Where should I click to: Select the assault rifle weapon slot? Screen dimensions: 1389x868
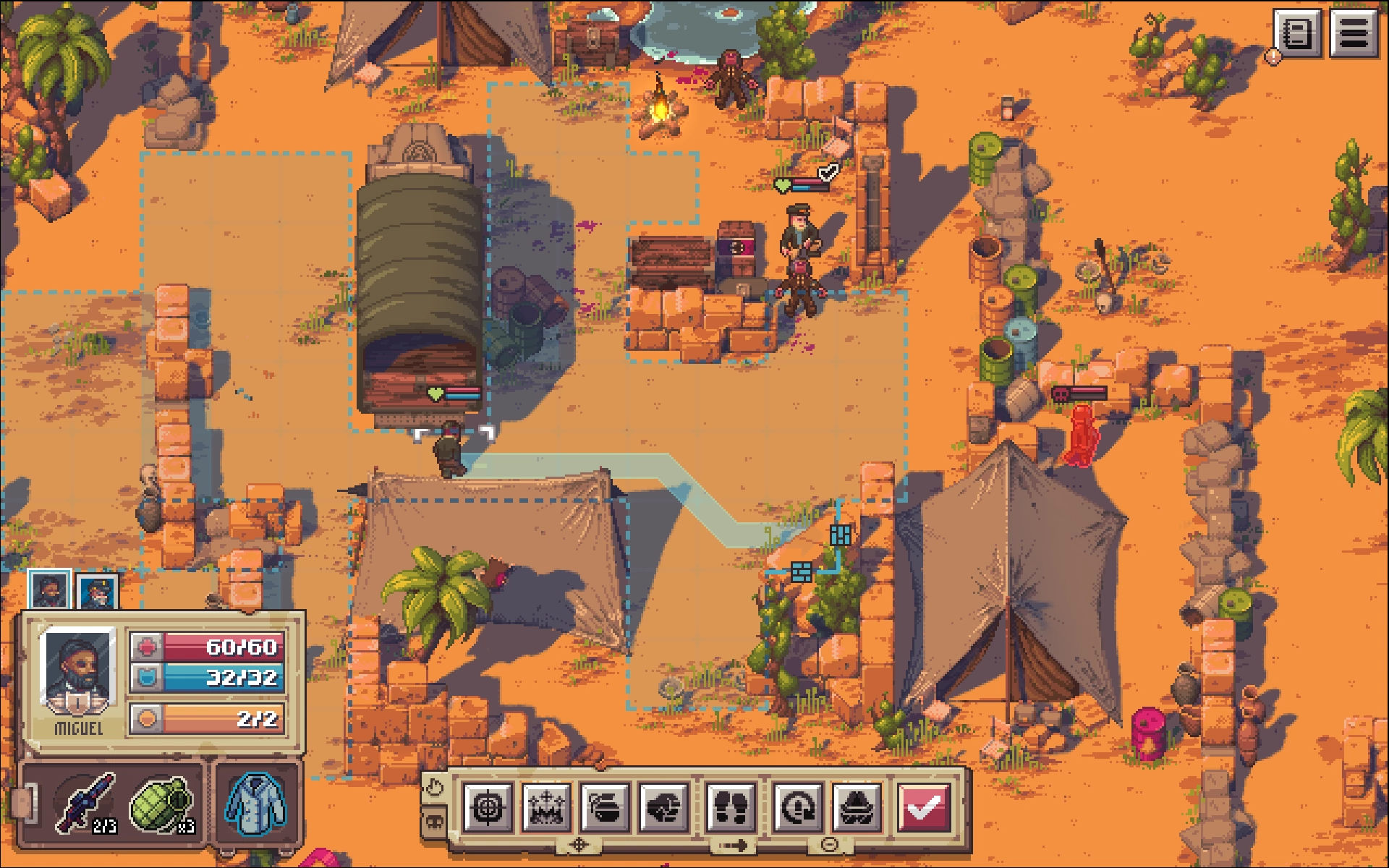(x=87, y=803)
